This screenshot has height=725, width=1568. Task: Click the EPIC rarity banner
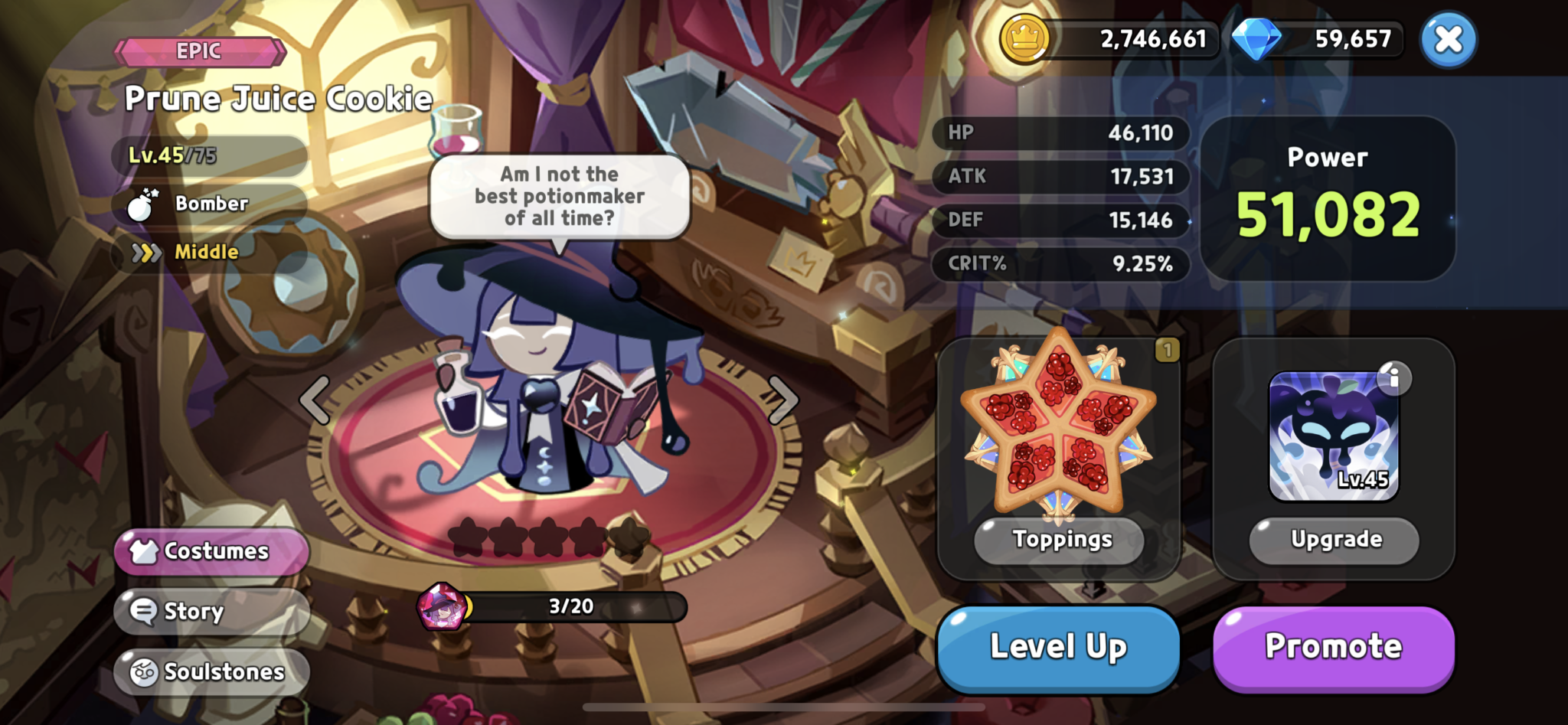201,51
